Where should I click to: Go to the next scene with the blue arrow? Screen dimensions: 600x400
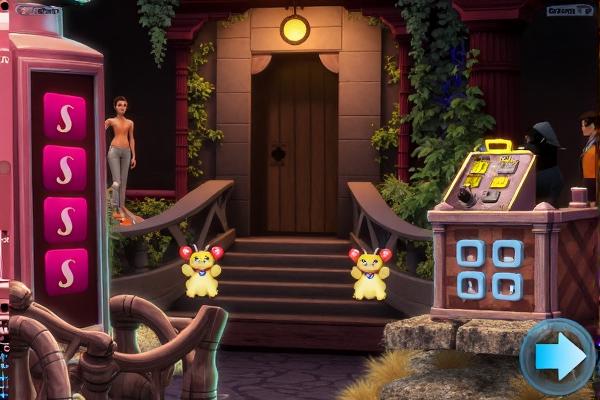pyautogui.click(x=558, y=356)
